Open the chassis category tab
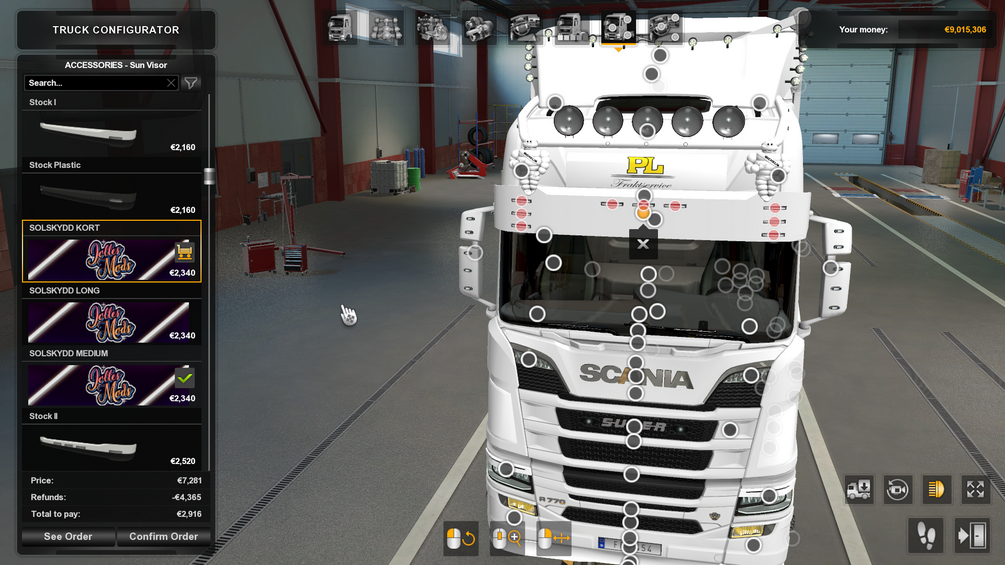The height and width of the screenshot is (565, 1005). click(x=386, y=29)
